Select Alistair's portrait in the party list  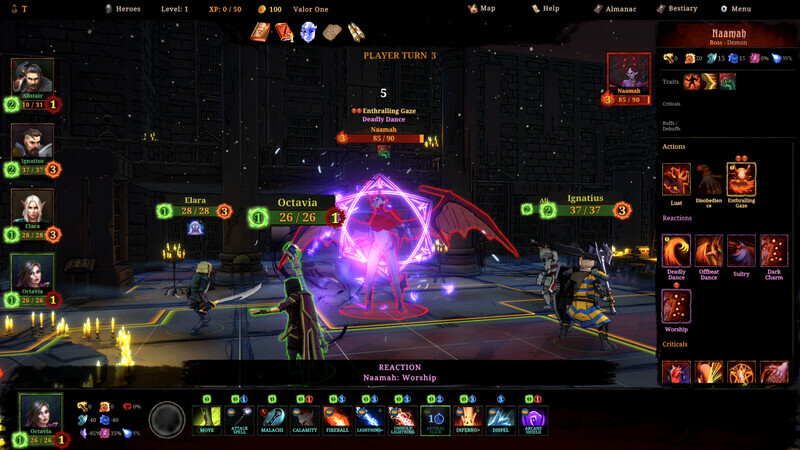pos(32,79)
